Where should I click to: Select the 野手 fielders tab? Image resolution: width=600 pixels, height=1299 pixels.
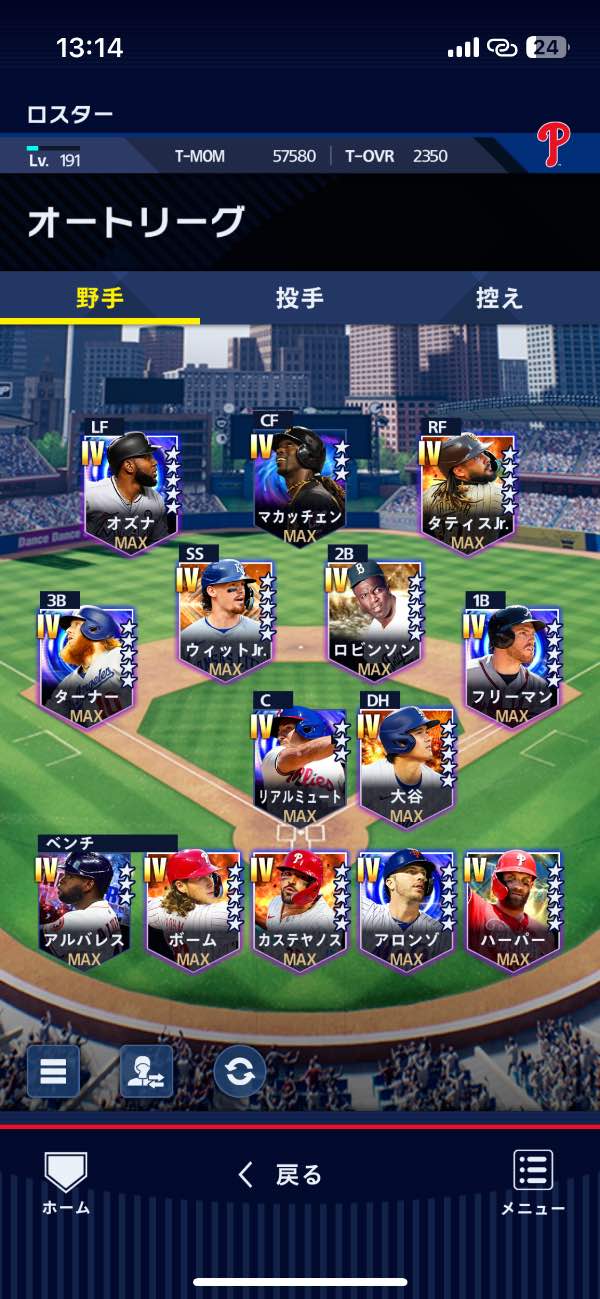pos(100,298)
